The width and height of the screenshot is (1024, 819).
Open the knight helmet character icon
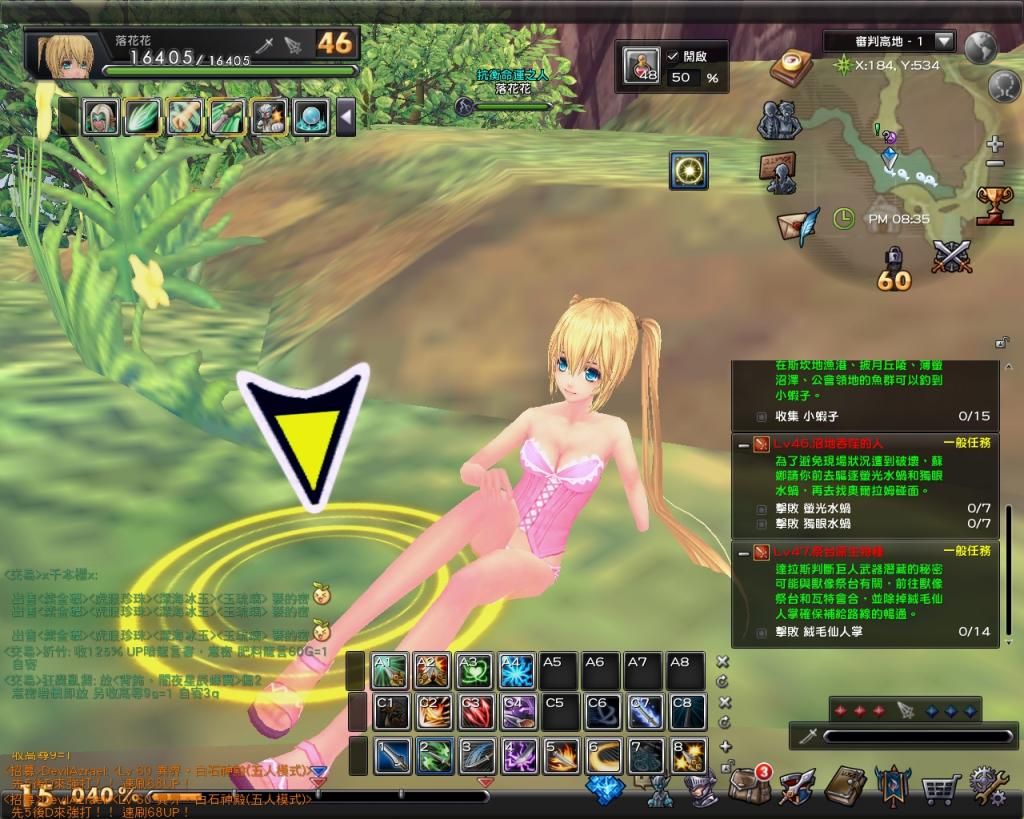tap(701, 788)
